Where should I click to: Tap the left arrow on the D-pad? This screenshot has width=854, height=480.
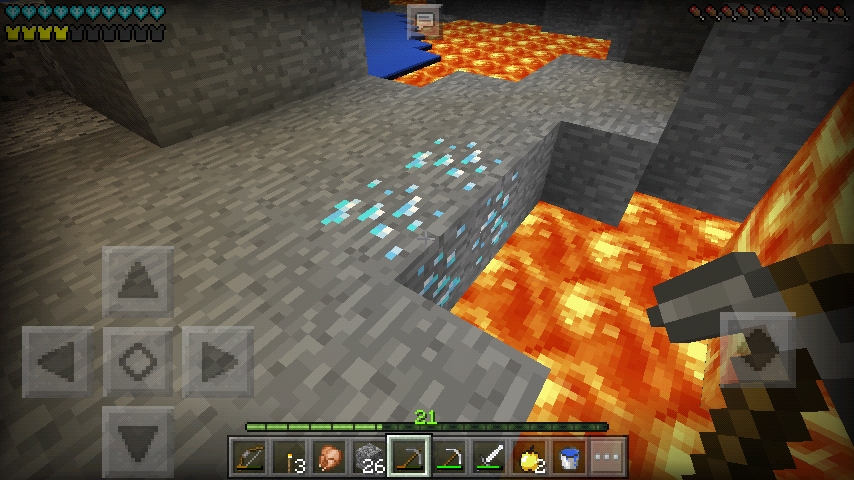[57, 361]
